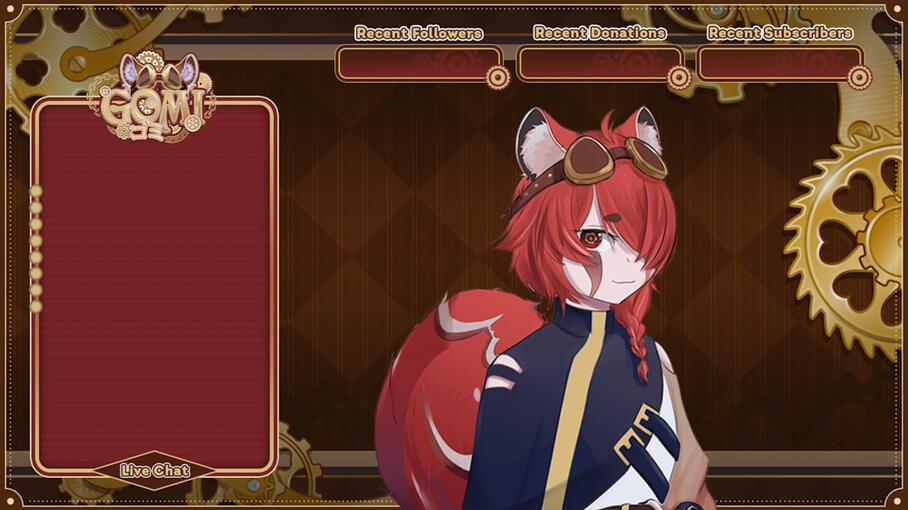Click the Live Chat panel
The height and width of the screenshot is (510, 908).
[x=154, y=285]
